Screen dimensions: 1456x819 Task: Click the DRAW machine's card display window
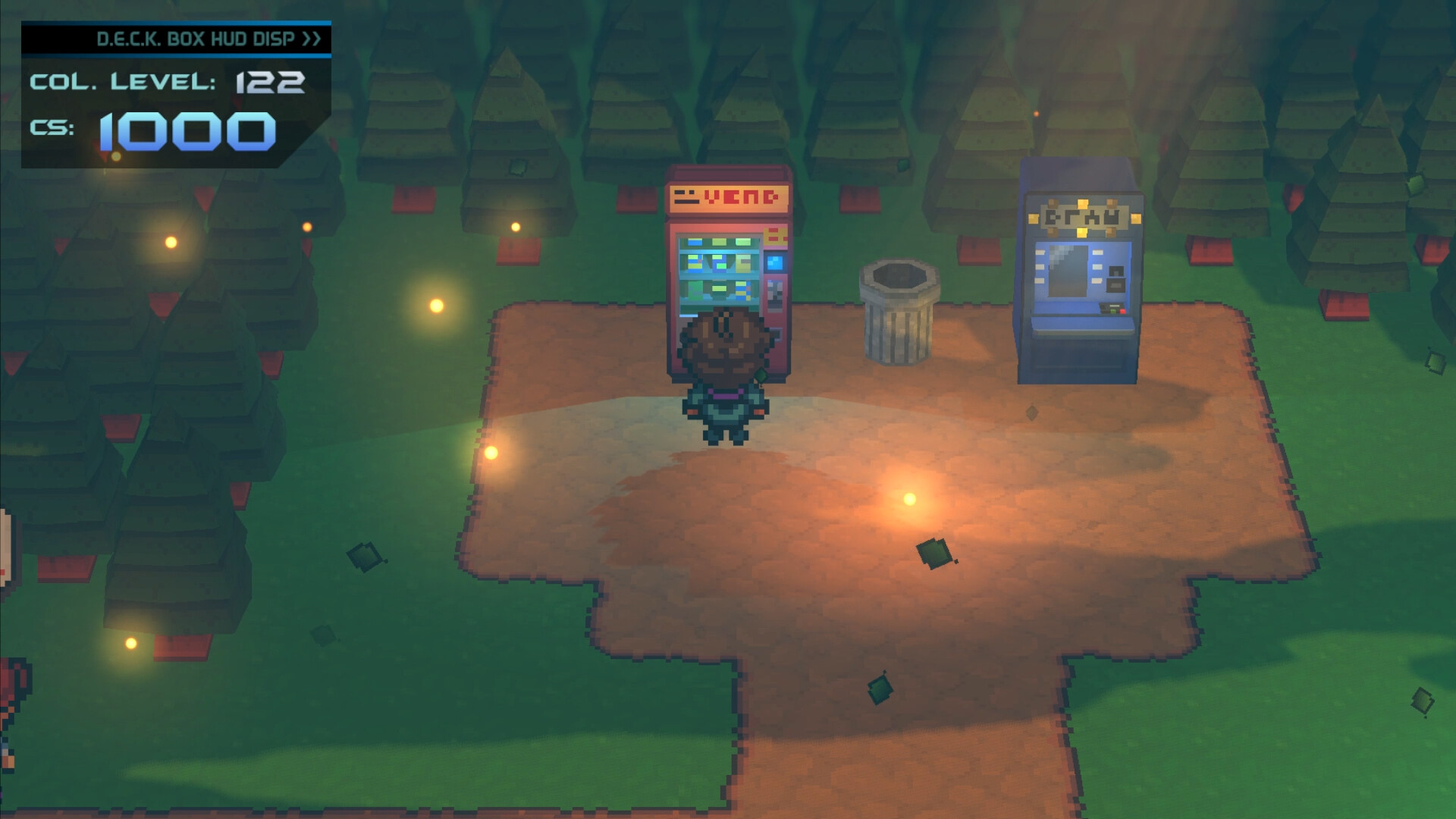coord(1067,271)
